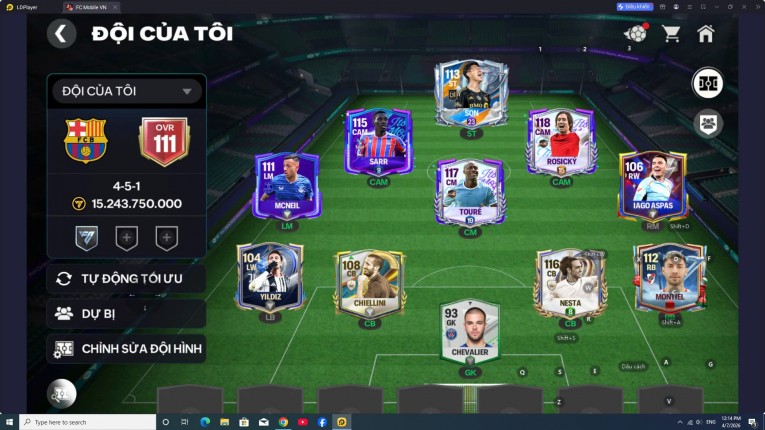Choose Nesta CB player card
The height and width of the screenshot is (430, 765).
click(571, 283)
